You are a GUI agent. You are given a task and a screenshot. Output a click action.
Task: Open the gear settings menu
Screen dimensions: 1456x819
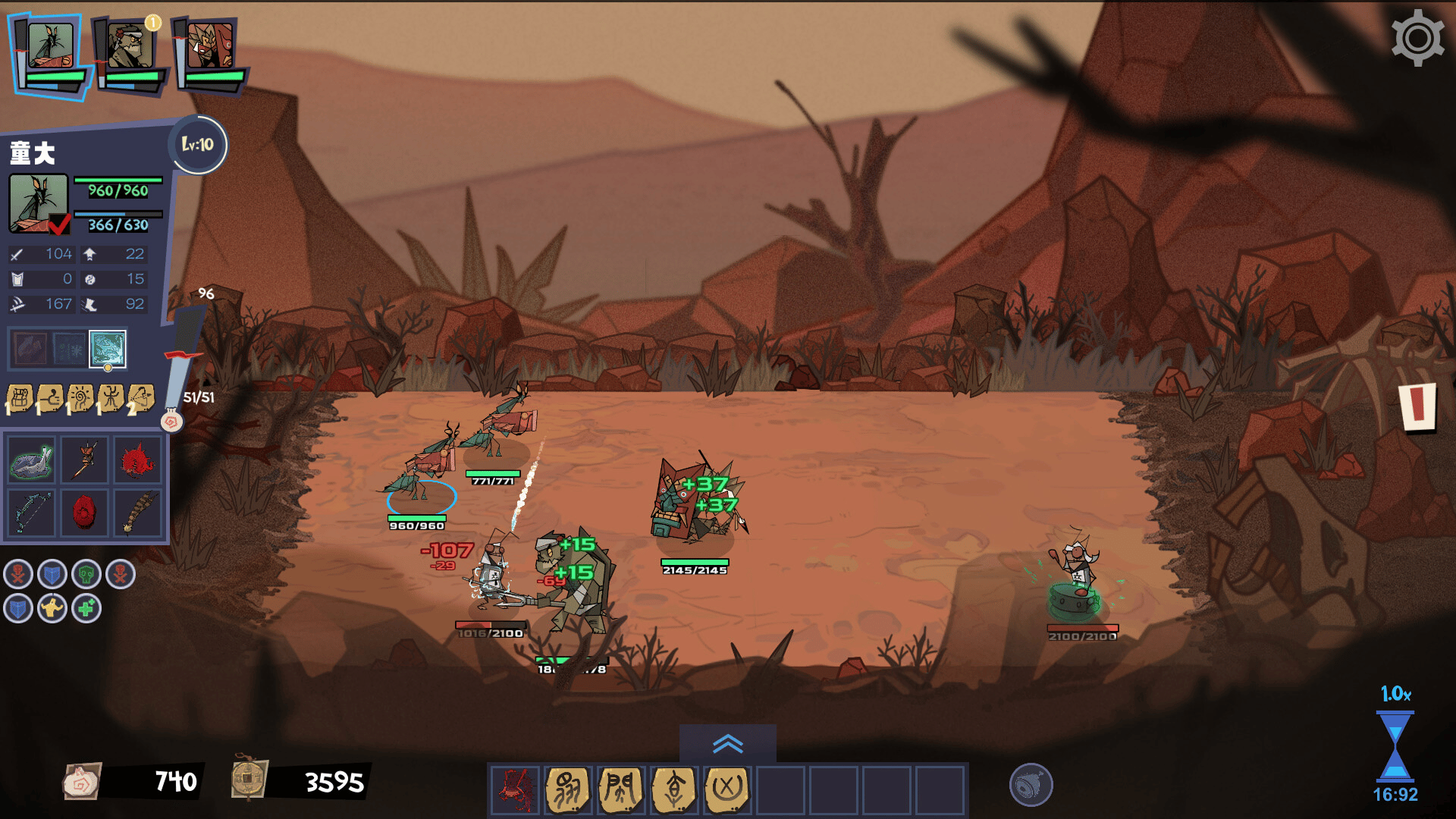pos(1417,38)
